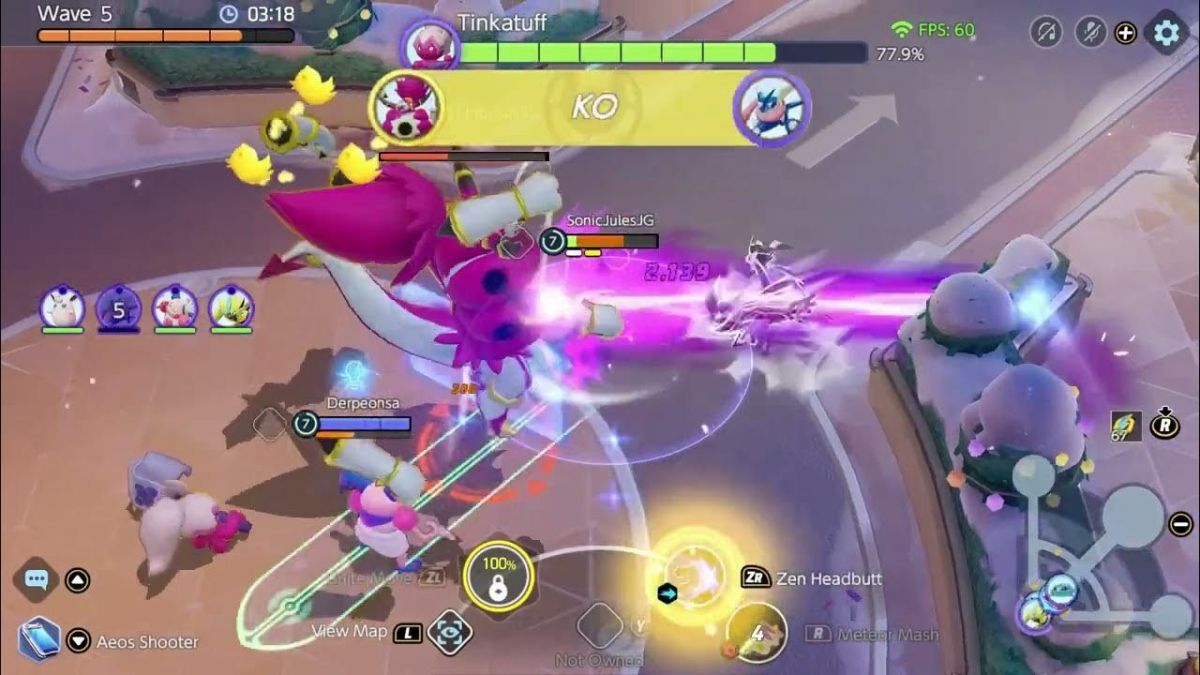
Task: Select the pink Clefable teammate portrait
Action: (62, 308)
